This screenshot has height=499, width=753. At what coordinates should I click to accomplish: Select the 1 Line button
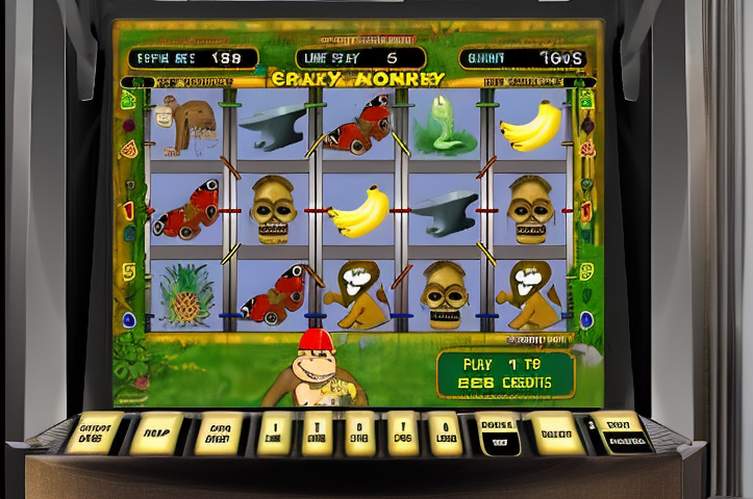click(x=274, y=434)
